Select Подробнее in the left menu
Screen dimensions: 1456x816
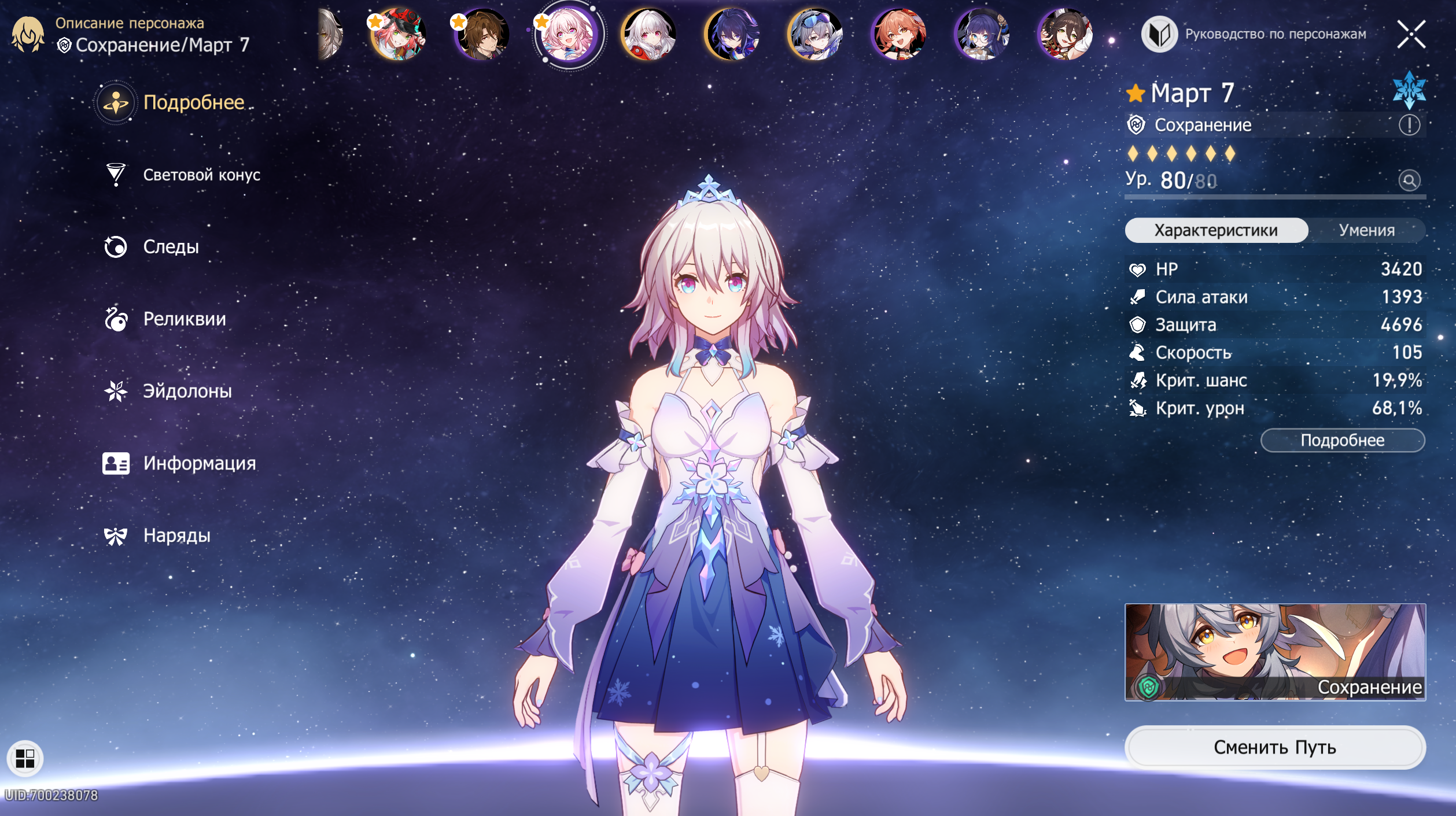click(x=193, y=102)
